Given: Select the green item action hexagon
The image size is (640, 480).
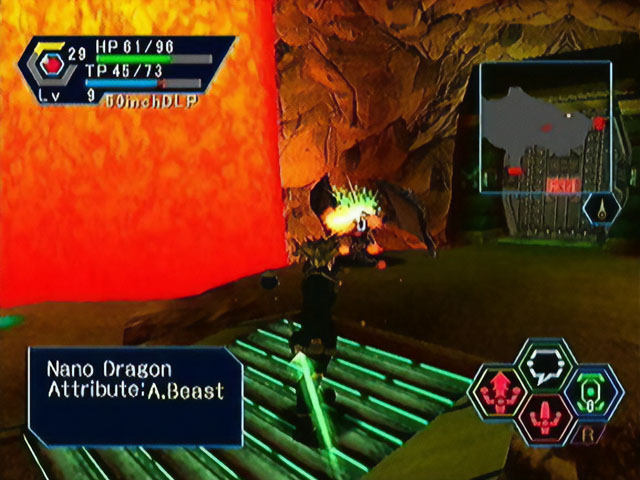Looking at the screenshot, I should tap(592, 392).
